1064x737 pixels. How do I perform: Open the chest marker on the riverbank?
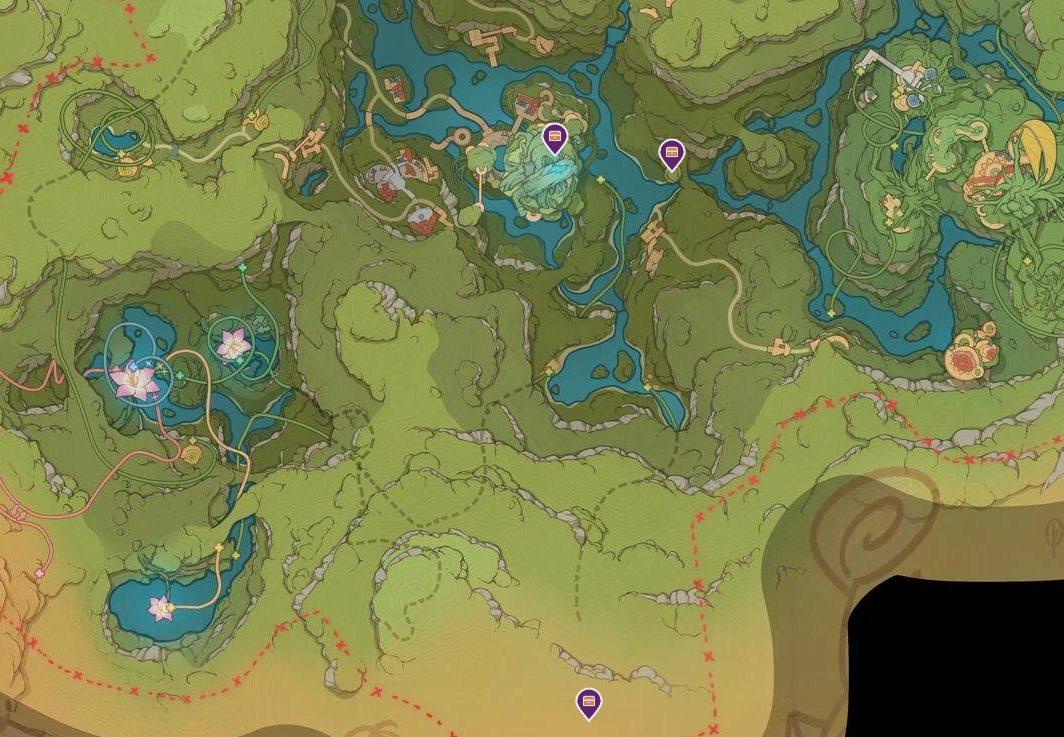(x=671, y=153)
